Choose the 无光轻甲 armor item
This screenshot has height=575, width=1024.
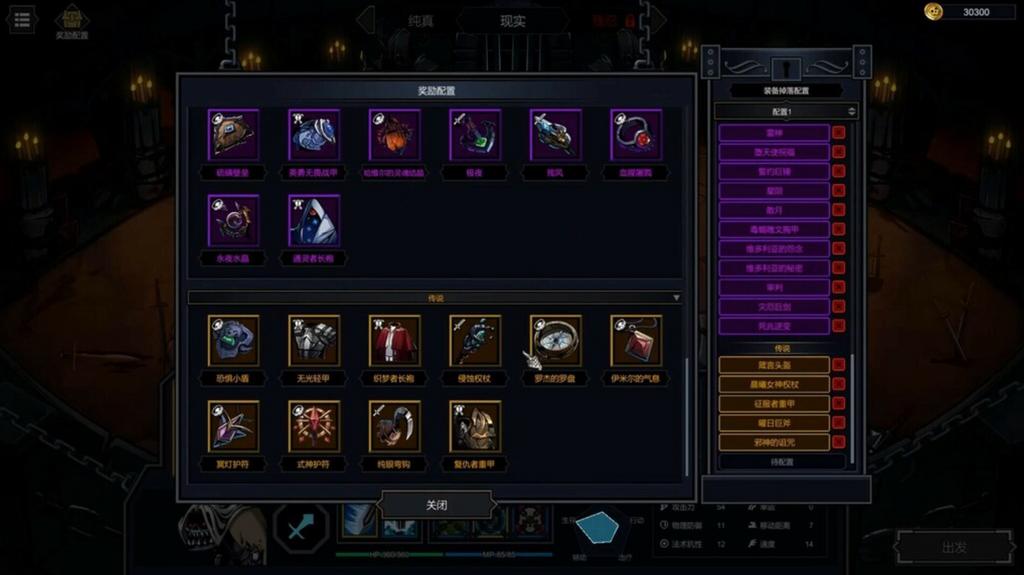coord(314,341)
